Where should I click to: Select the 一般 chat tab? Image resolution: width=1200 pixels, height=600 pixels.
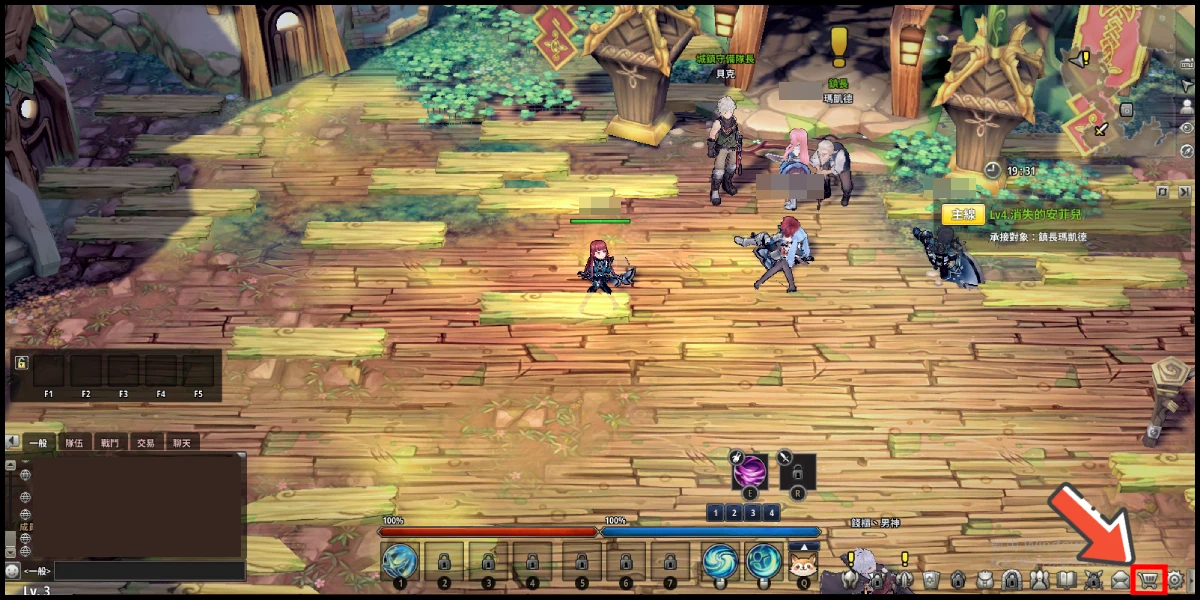click(x=38, y=442)
